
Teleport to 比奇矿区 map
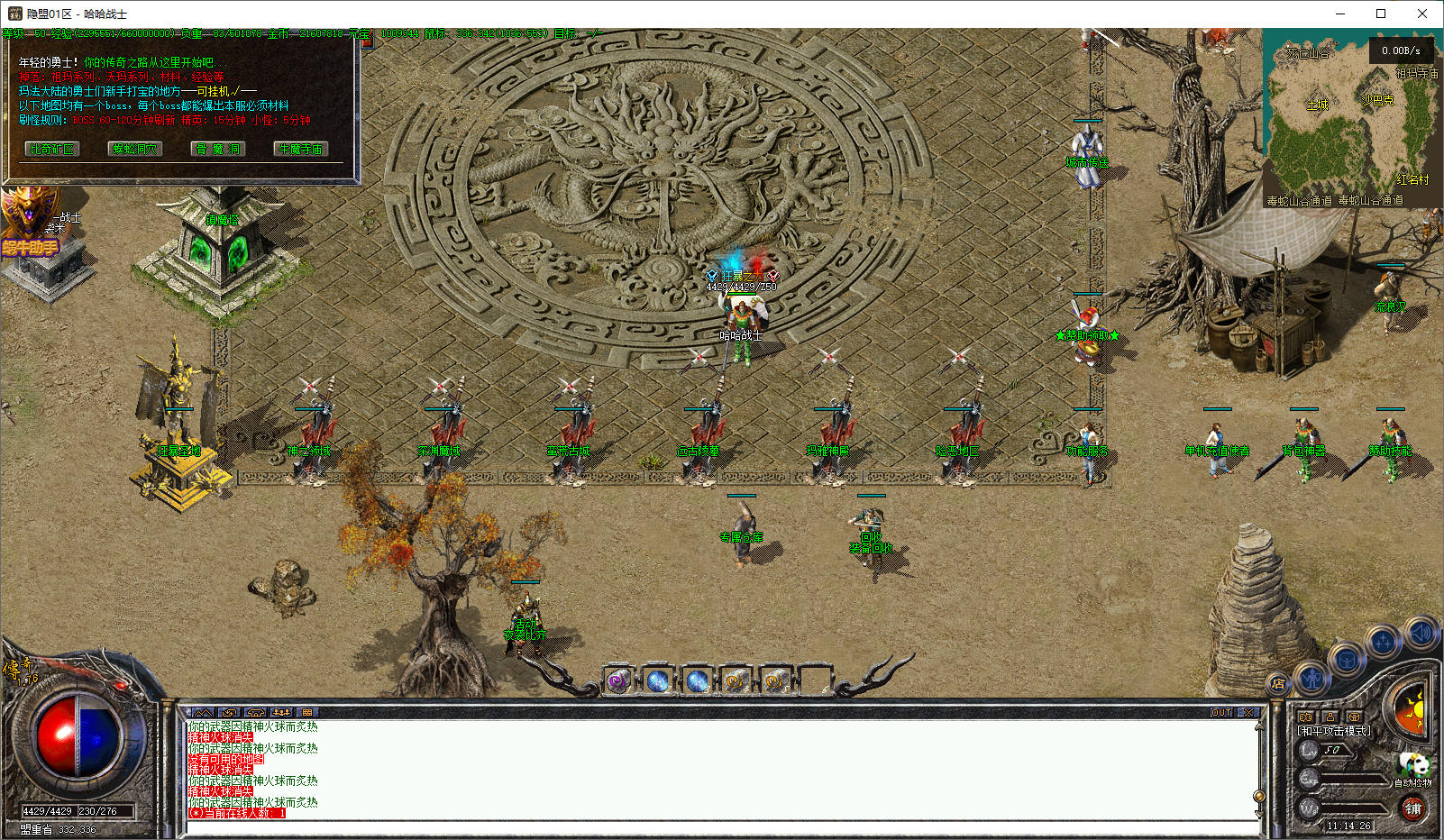click(x=52, y=149)
